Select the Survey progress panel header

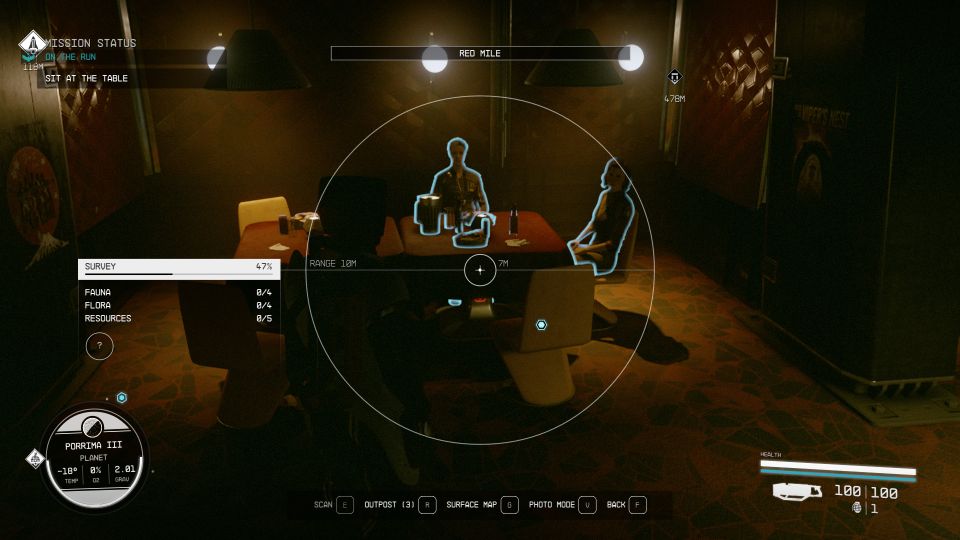tap(179, 267)
